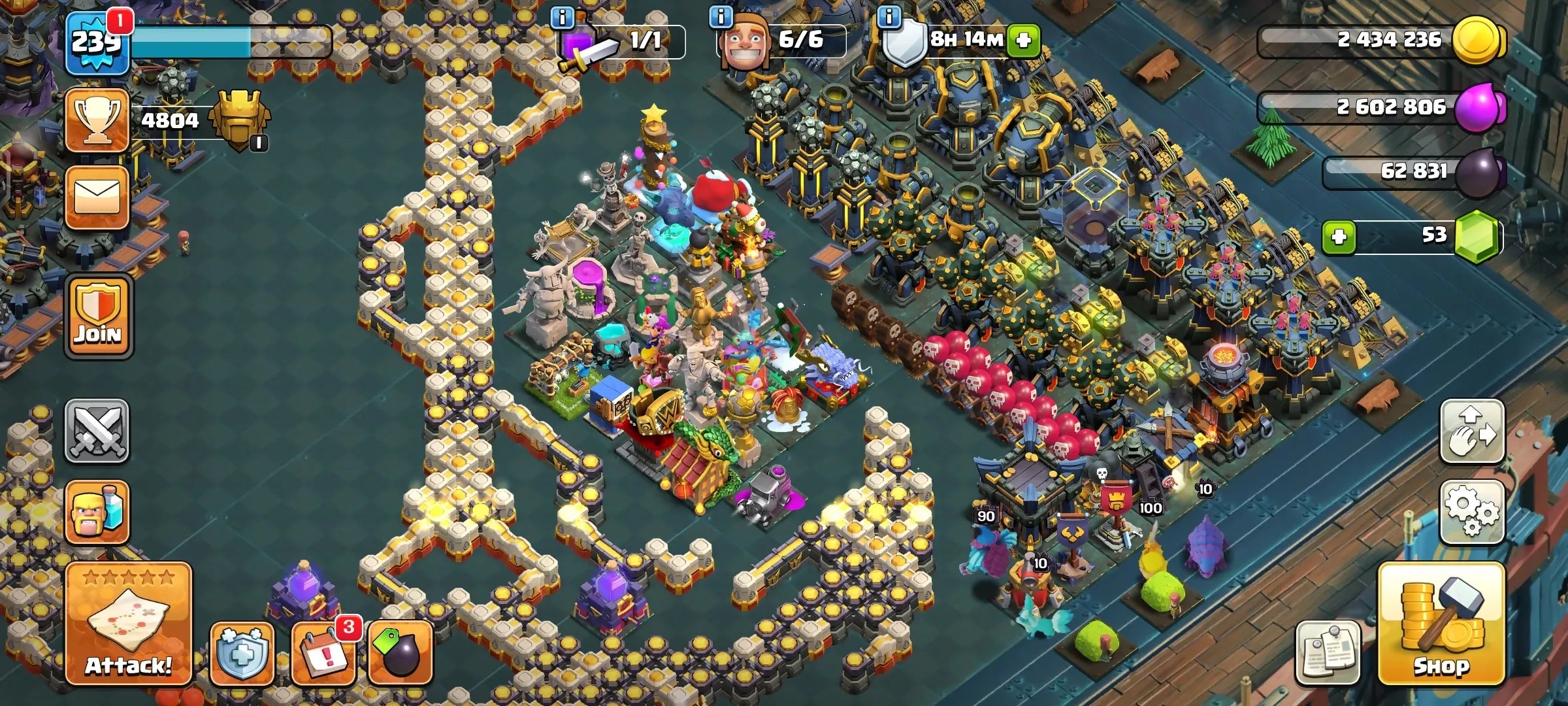Check the mail inbox envelope
The height and width of the screenshot is (706, 1568).
[x=97, y=197]
